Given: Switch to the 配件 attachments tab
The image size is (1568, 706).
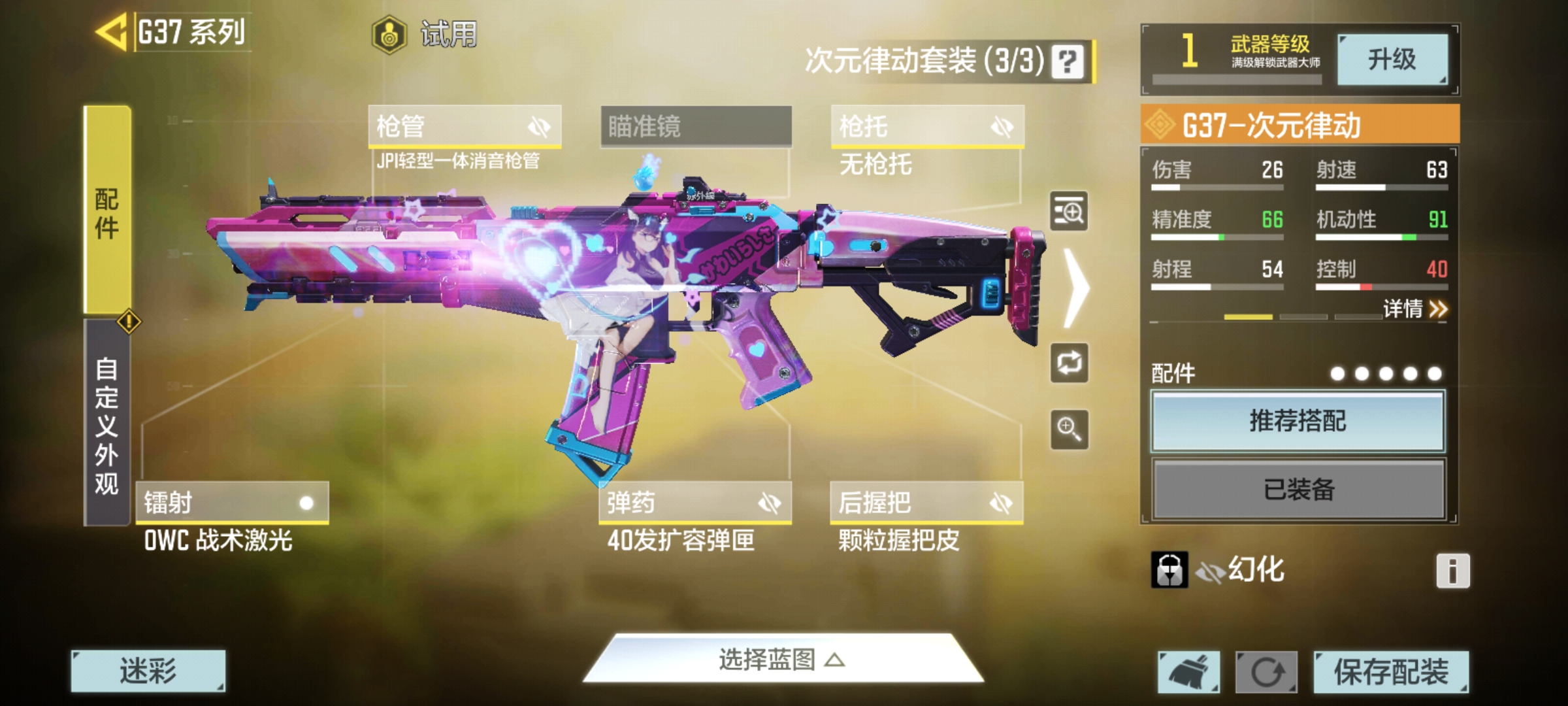Looking at the screenshot, I should [x=107, y=209].
